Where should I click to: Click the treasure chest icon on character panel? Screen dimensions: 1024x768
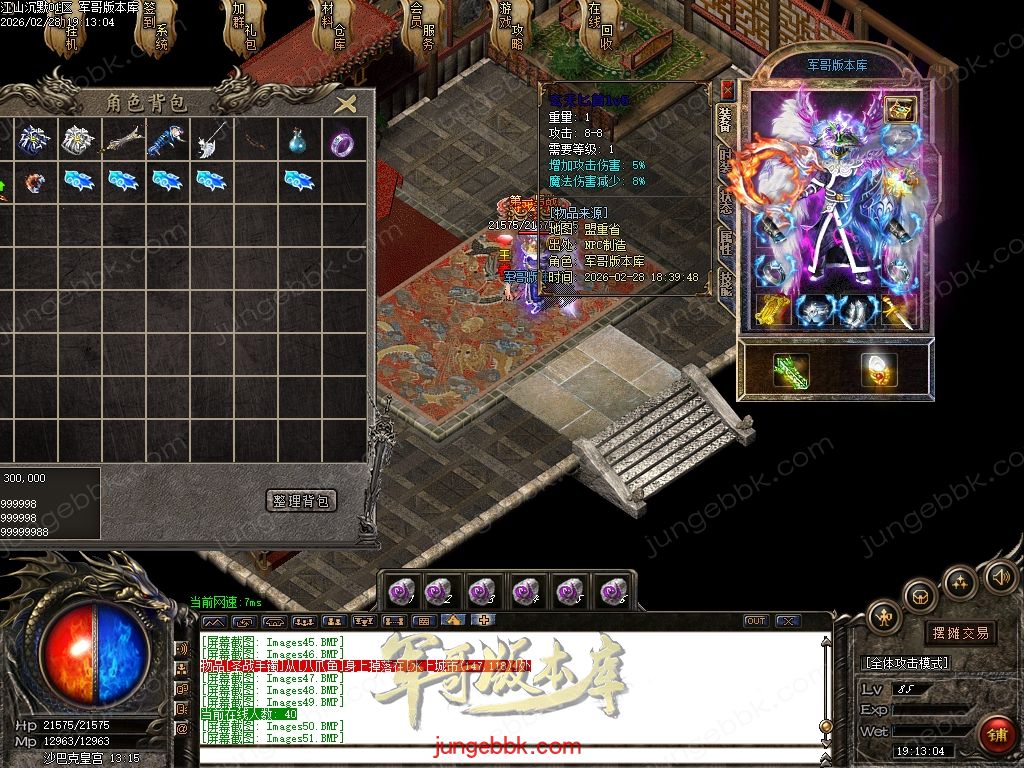coord(901,110)
